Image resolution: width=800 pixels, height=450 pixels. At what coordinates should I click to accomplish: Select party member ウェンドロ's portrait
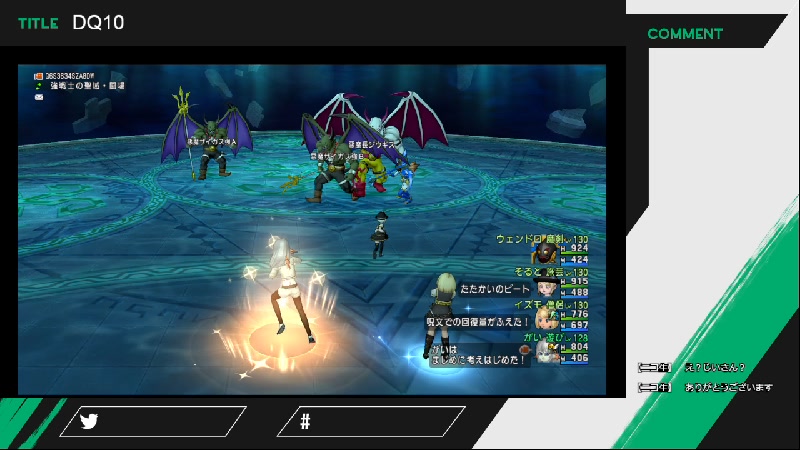pos(546,254)
